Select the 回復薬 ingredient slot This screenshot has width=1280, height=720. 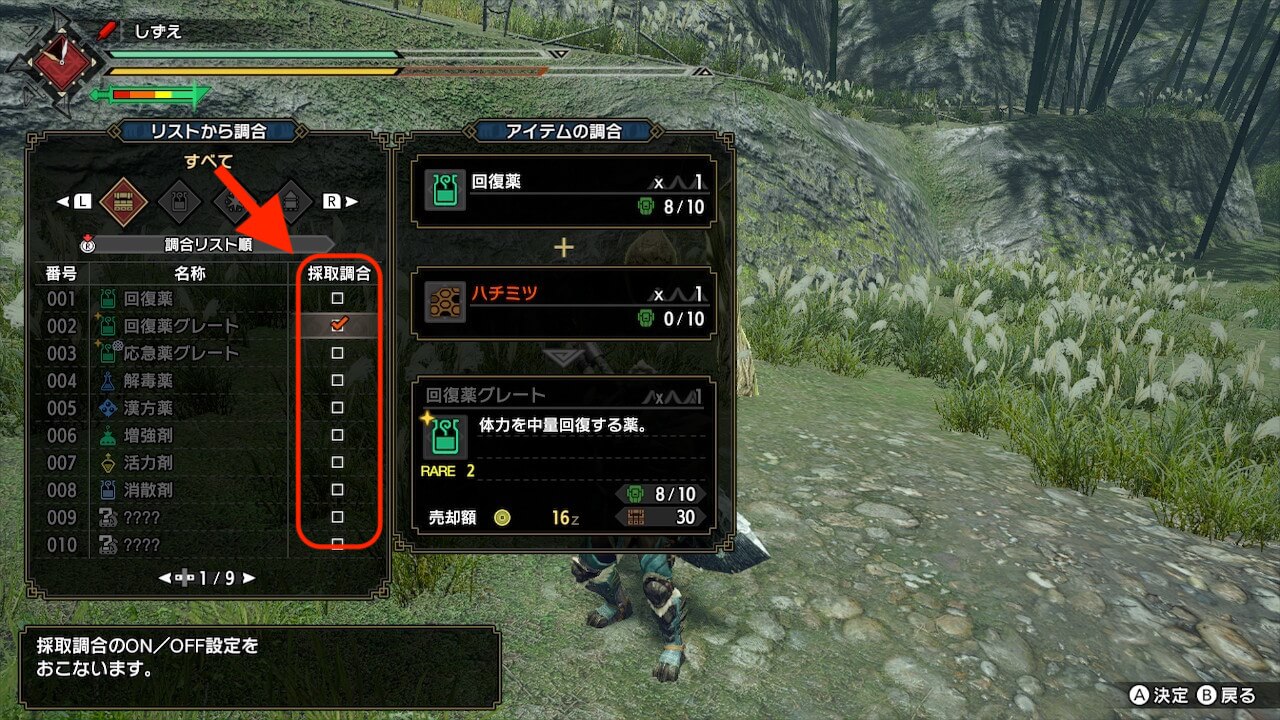[x=565, y=190]
